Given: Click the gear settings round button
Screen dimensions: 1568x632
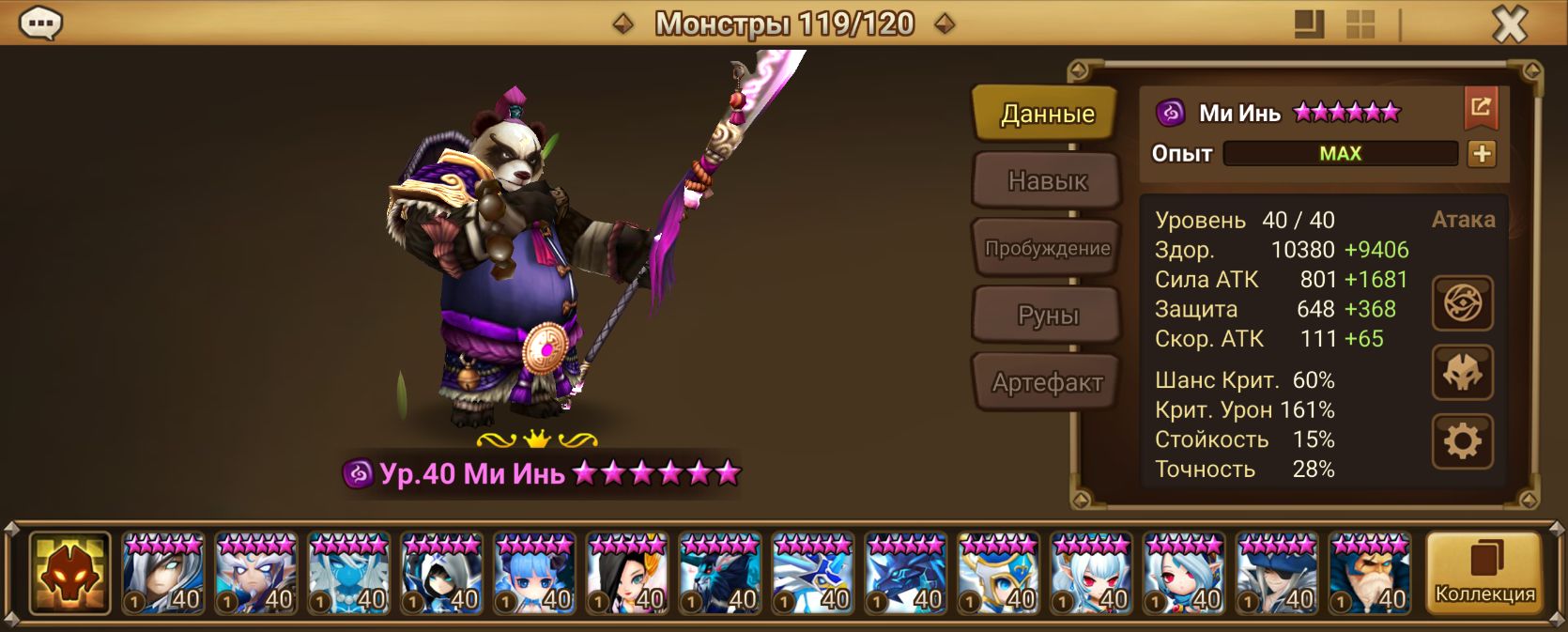Looking at the screenshot, I should pyautogui.click(x=1462, y=440).
